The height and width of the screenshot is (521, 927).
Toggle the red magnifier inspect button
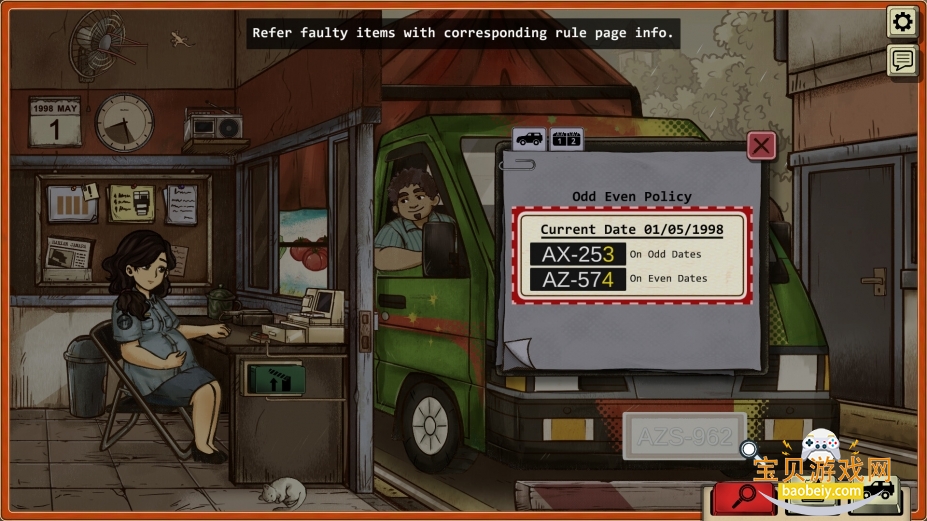[745, 495]
